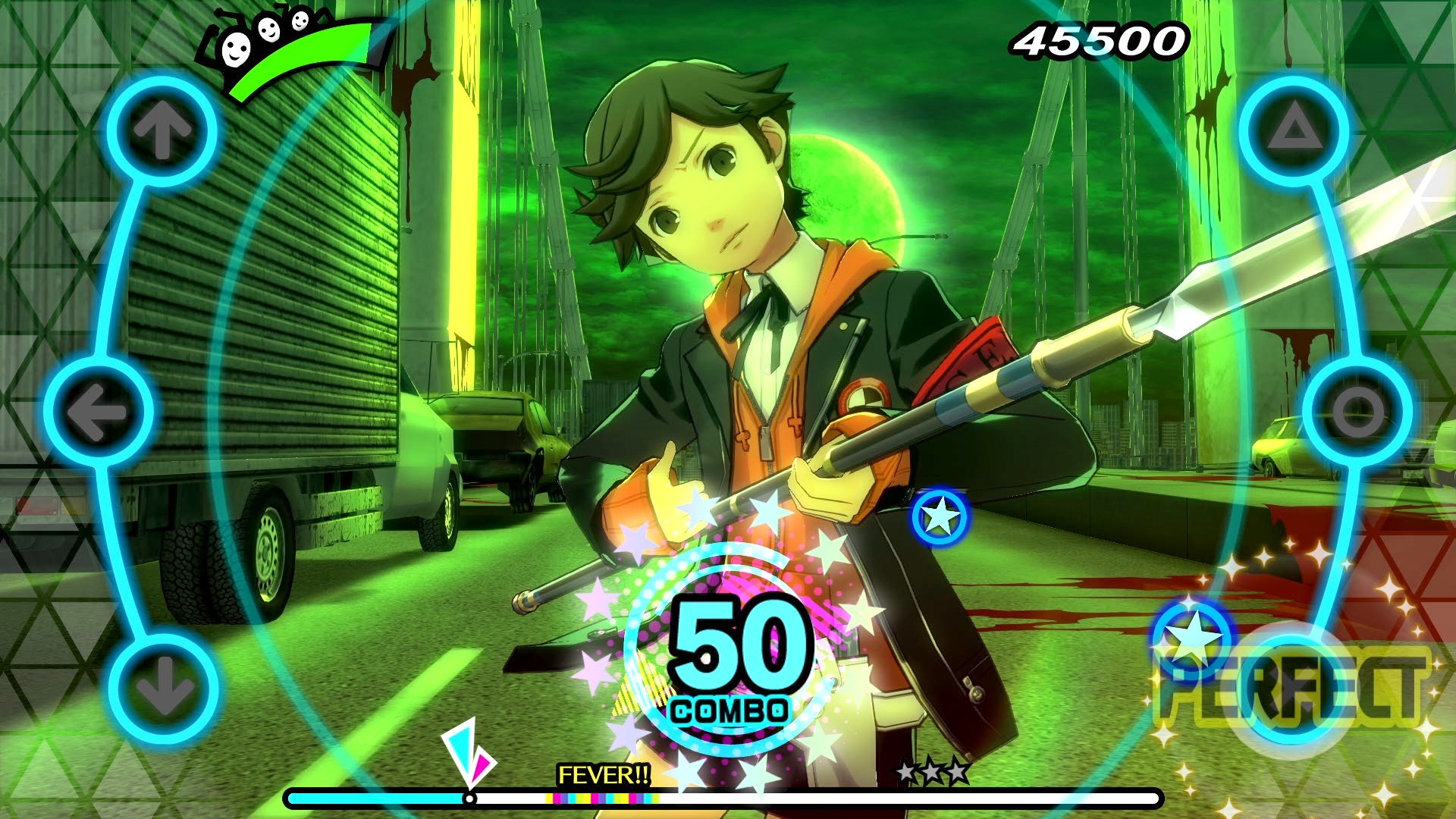
Task: Hit the up arrow note target
Action: point(162,130)
